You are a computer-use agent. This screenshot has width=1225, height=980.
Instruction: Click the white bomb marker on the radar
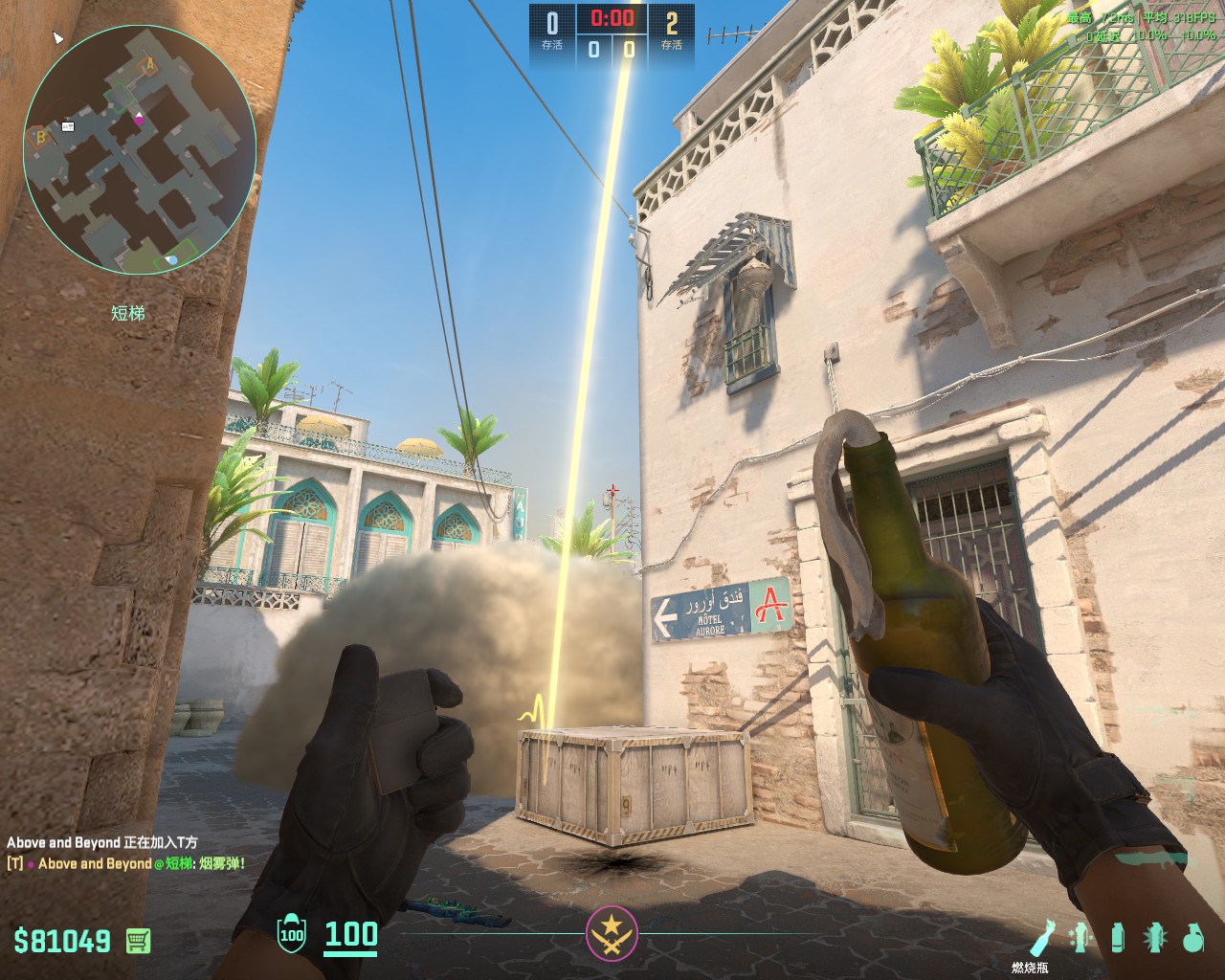coord(68,125)
